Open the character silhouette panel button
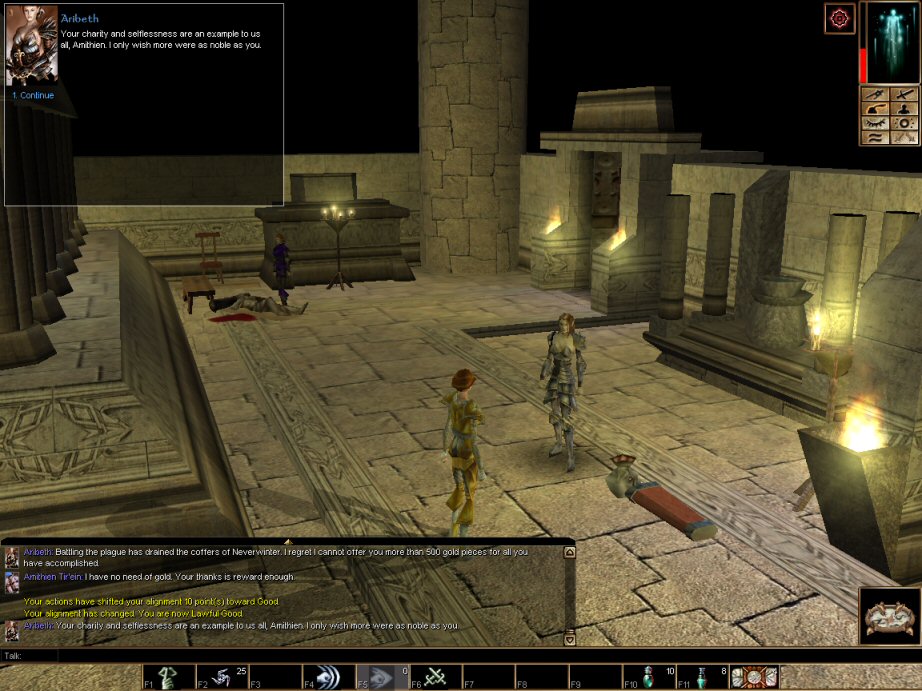 tap(904, 109)
